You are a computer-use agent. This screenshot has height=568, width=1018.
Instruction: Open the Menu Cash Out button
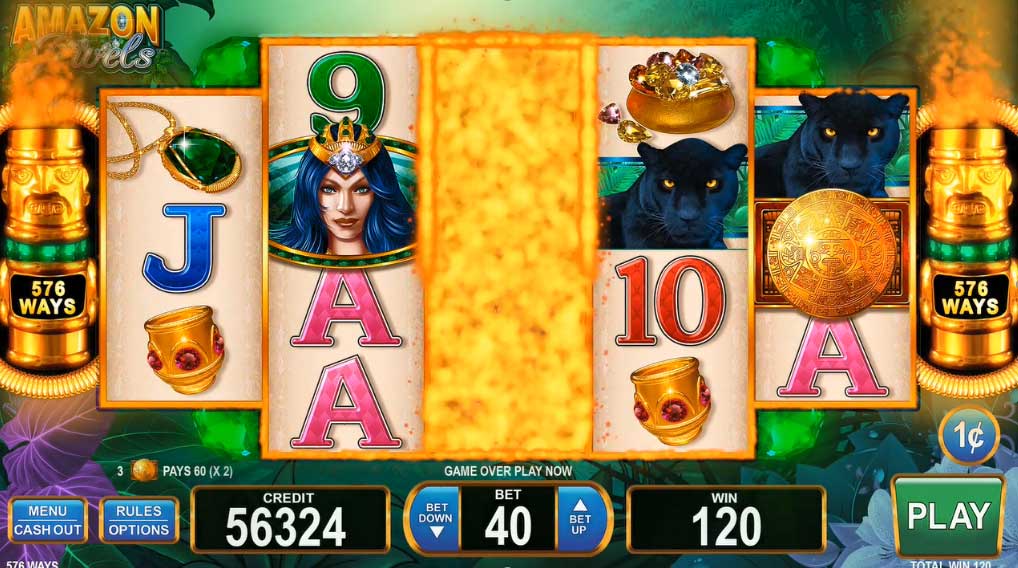48,520
